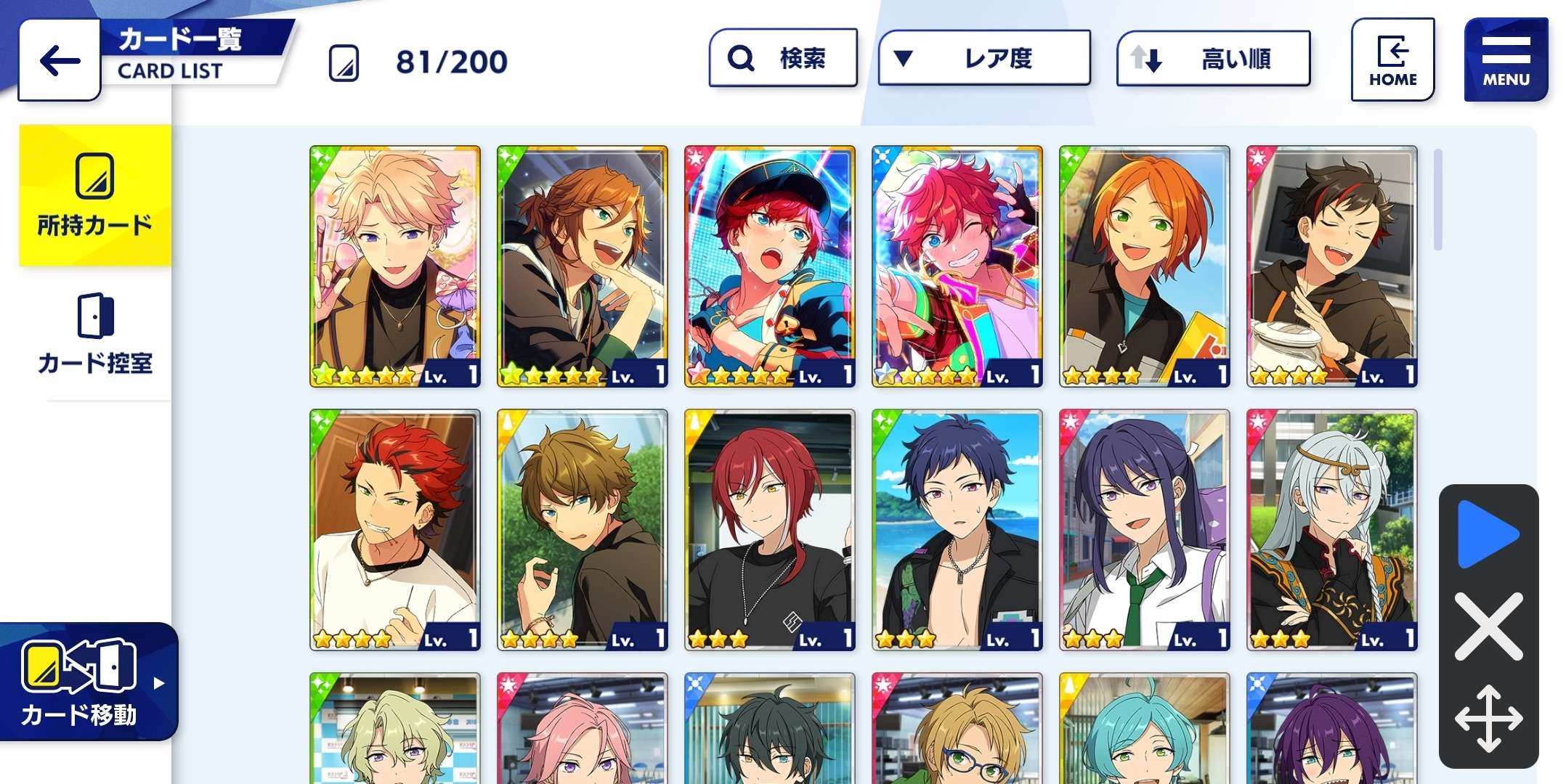Go to HOME via the exit icon

click(x=1392, y=58)
